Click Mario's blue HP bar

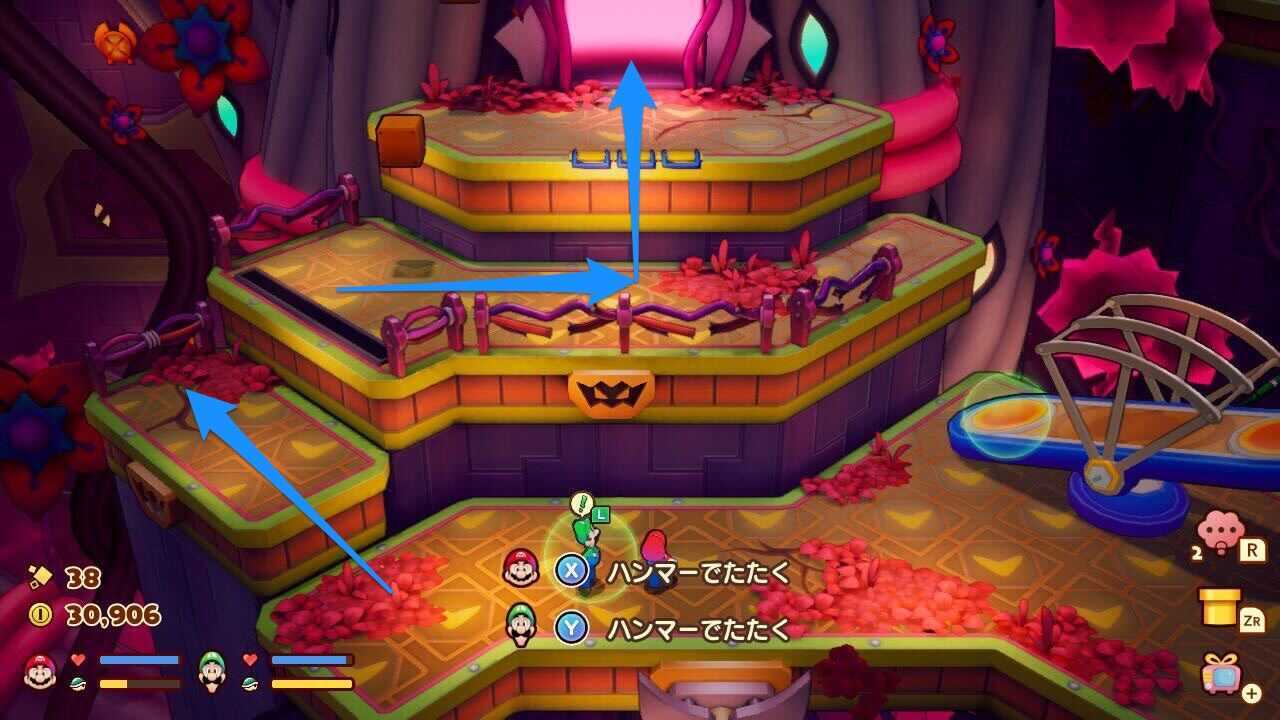(137, 659)
